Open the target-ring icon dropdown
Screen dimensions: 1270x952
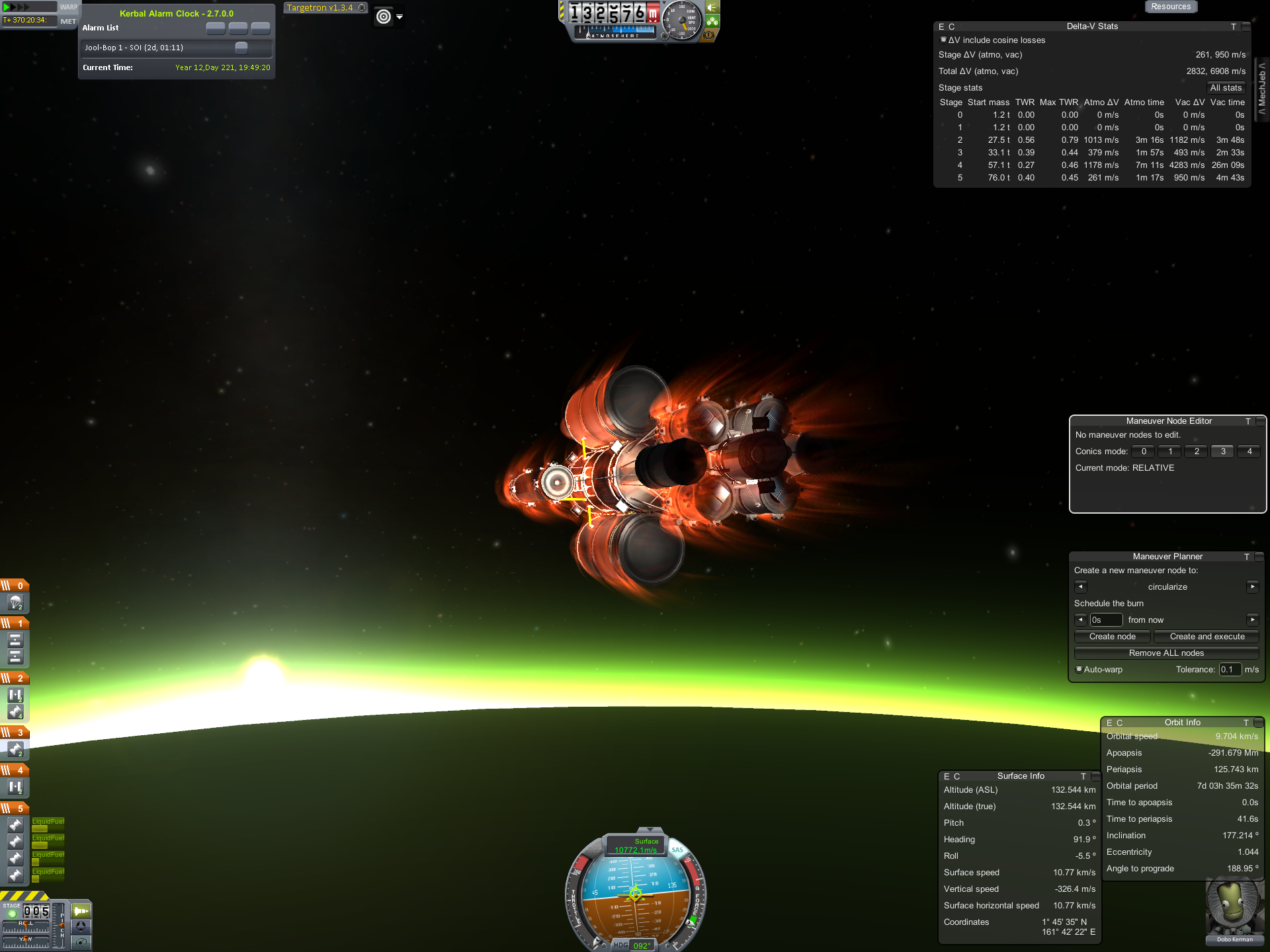(400, 17)
